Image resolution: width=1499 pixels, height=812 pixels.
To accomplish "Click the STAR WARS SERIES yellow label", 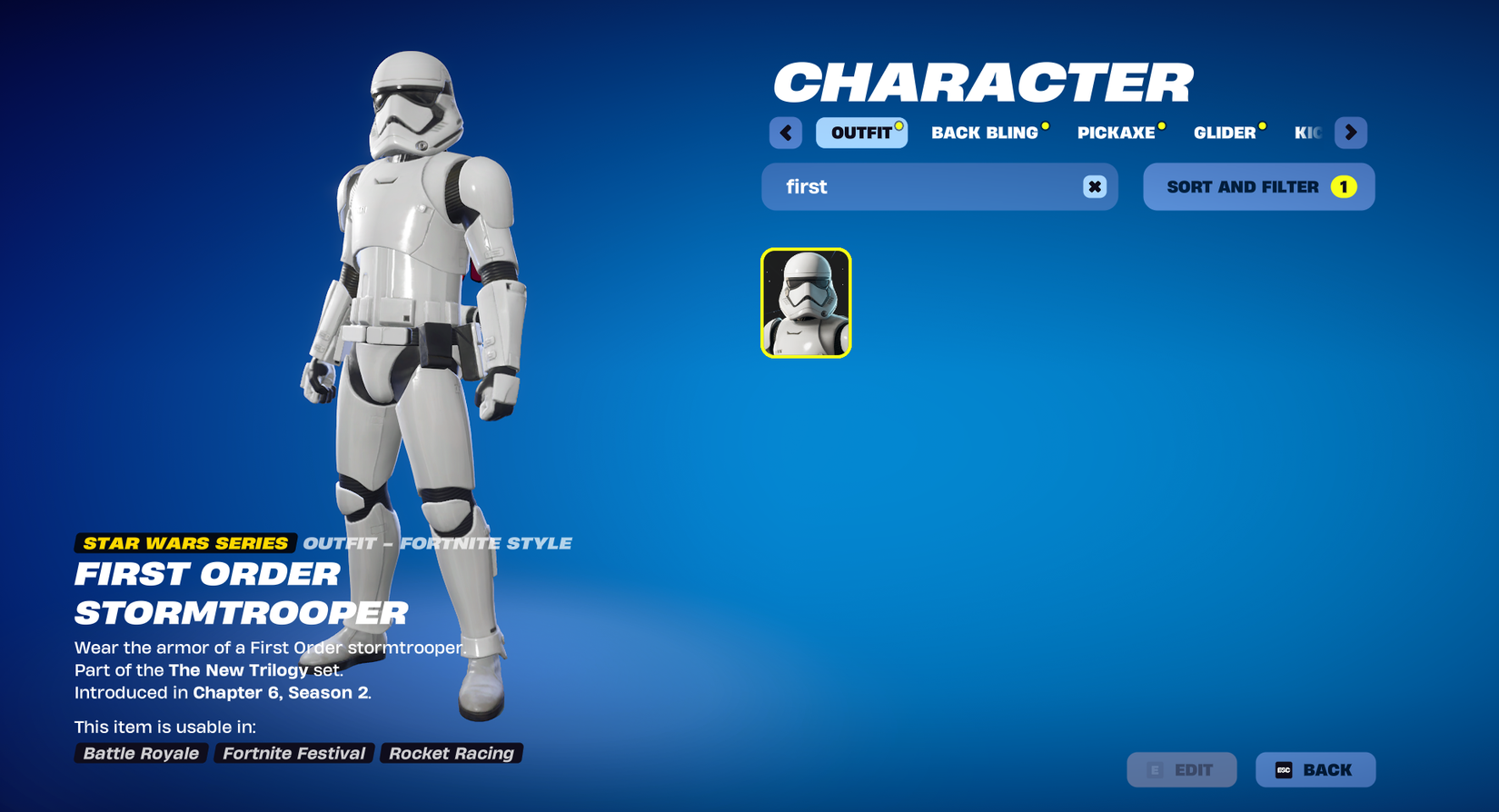I will [x=184, y=543].
